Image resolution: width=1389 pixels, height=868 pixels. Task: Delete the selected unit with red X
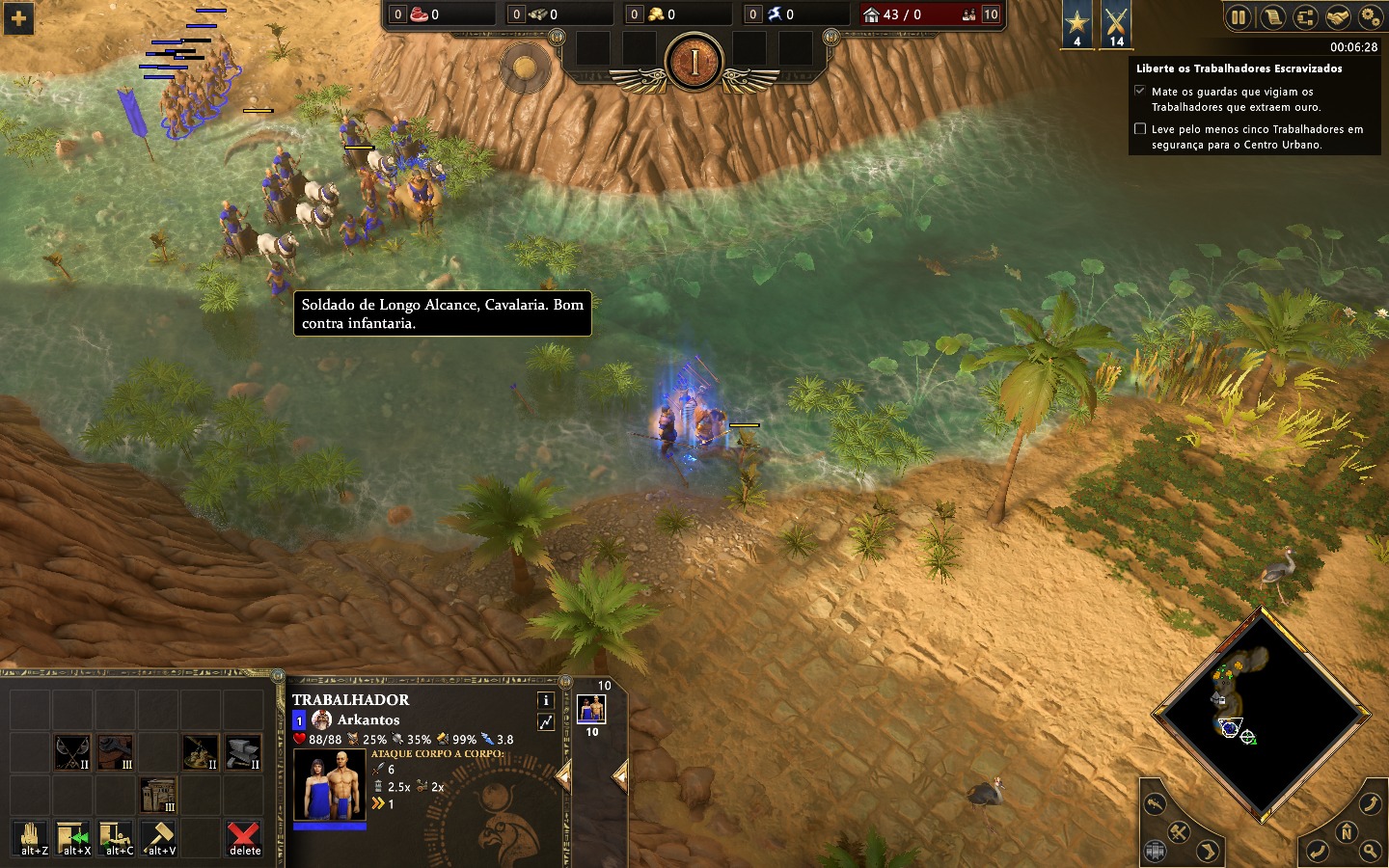(x=244, y=837)
